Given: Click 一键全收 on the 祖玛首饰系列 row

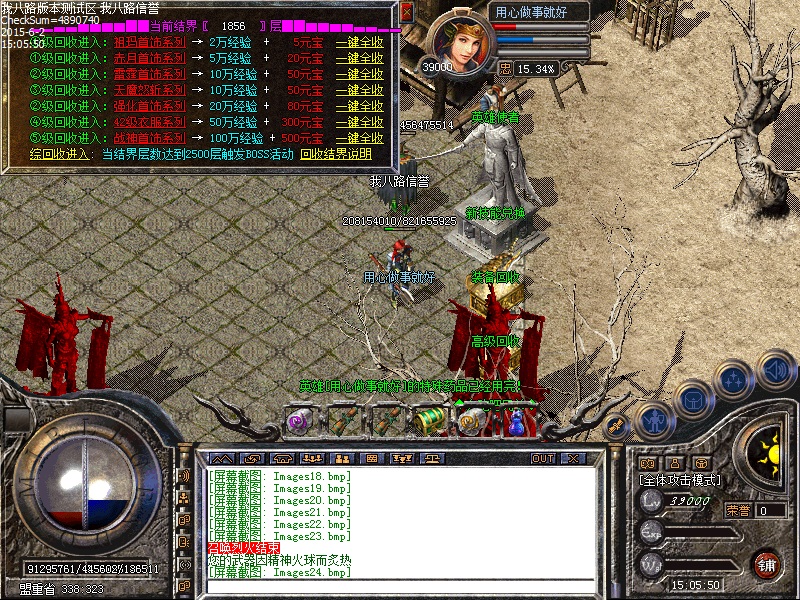Looking at the screenshot, I should coord(359,43).
